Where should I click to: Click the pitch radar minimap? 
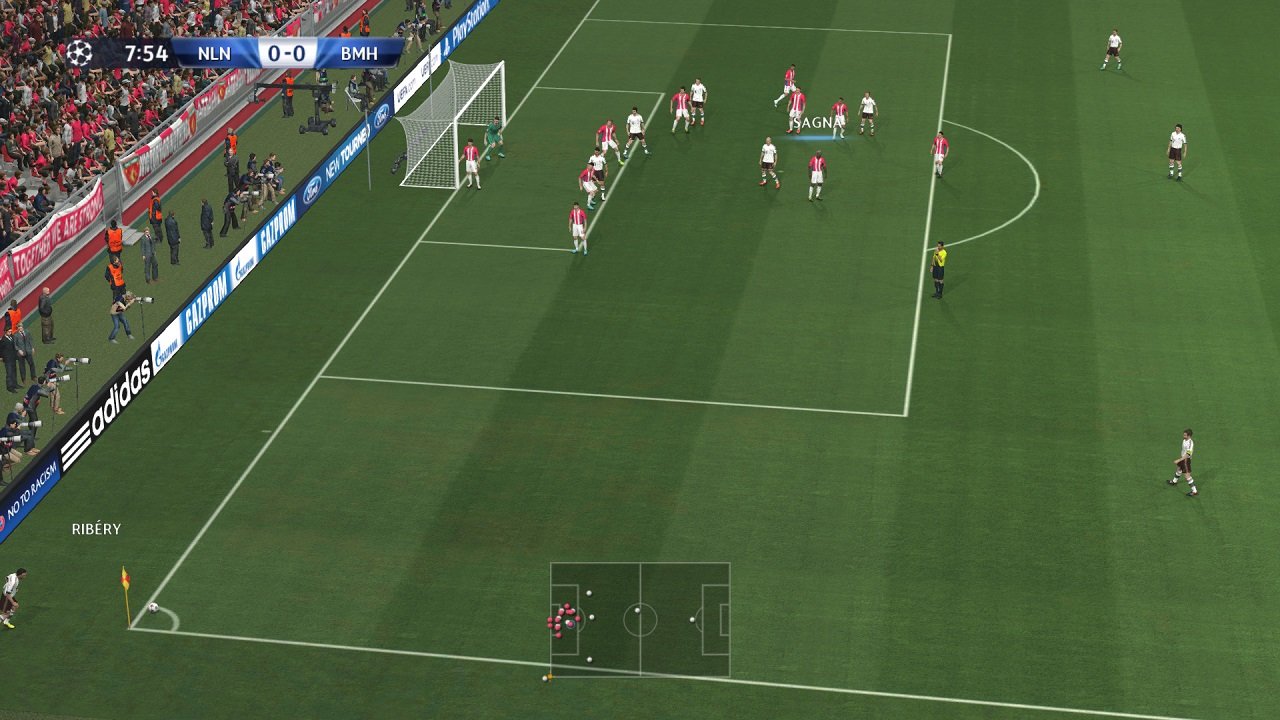[x=640, y=619]
